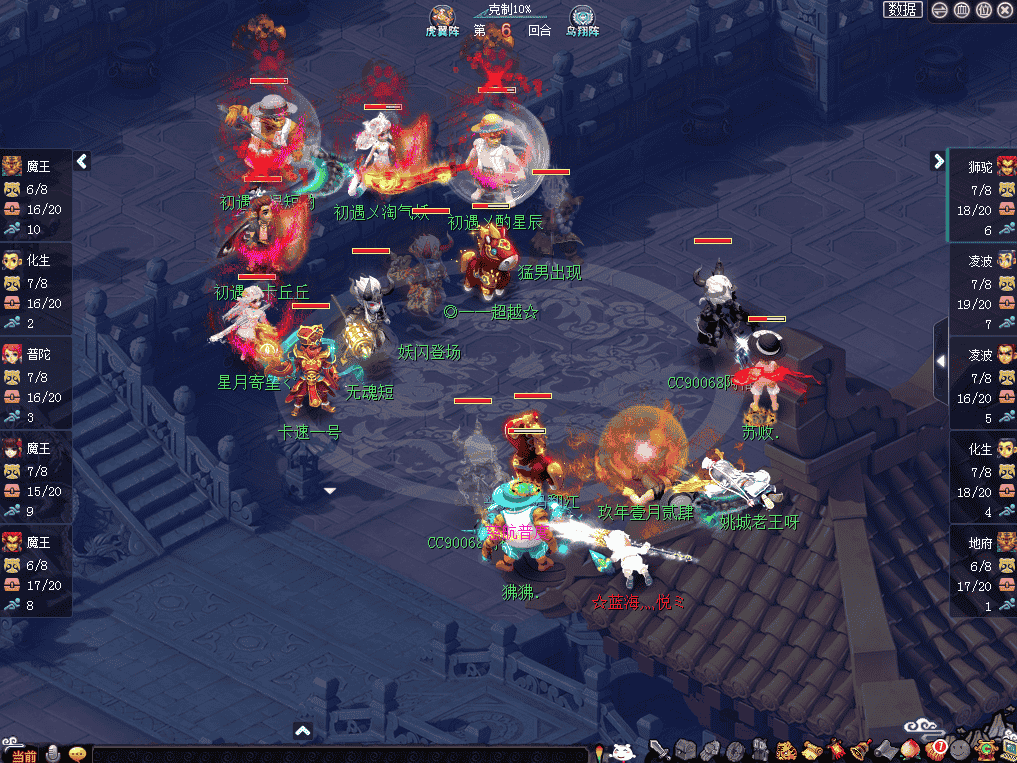Open the treasure chest inventory icon

(x=685, y=750)
